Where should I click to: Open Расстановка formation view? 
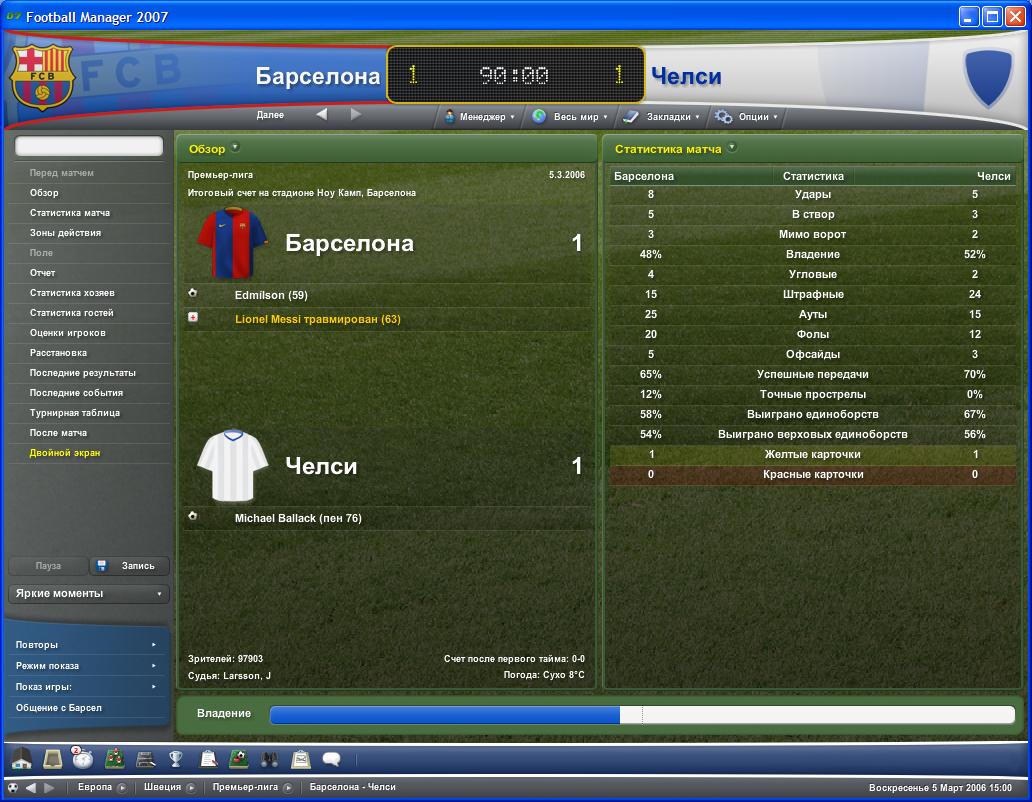[x=58, y=353]
